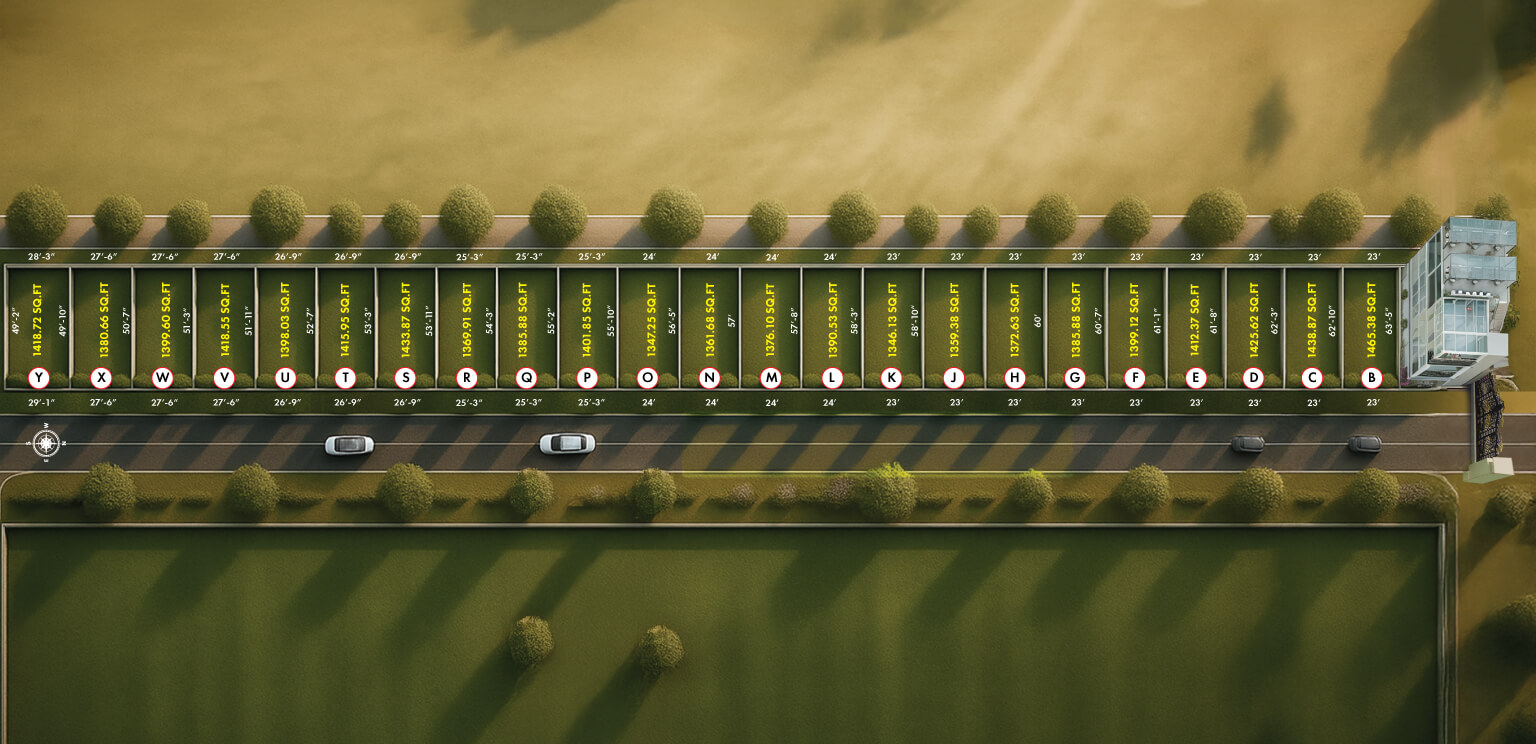The image size is (1536, 744).
Task: Pick the plot labeled O
Action: tap(647, 378)
